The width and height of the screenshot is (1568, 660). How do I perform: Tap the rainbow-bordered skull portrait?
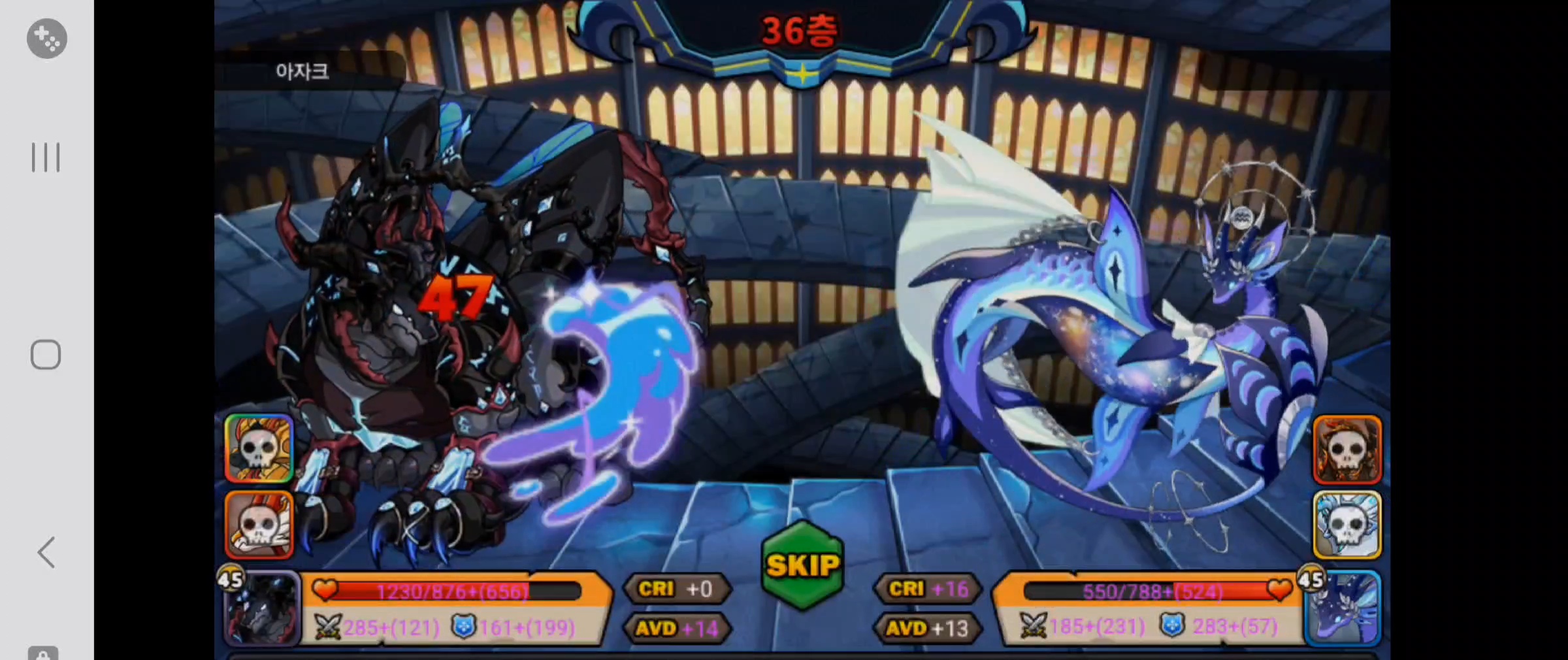pos(259,448)
